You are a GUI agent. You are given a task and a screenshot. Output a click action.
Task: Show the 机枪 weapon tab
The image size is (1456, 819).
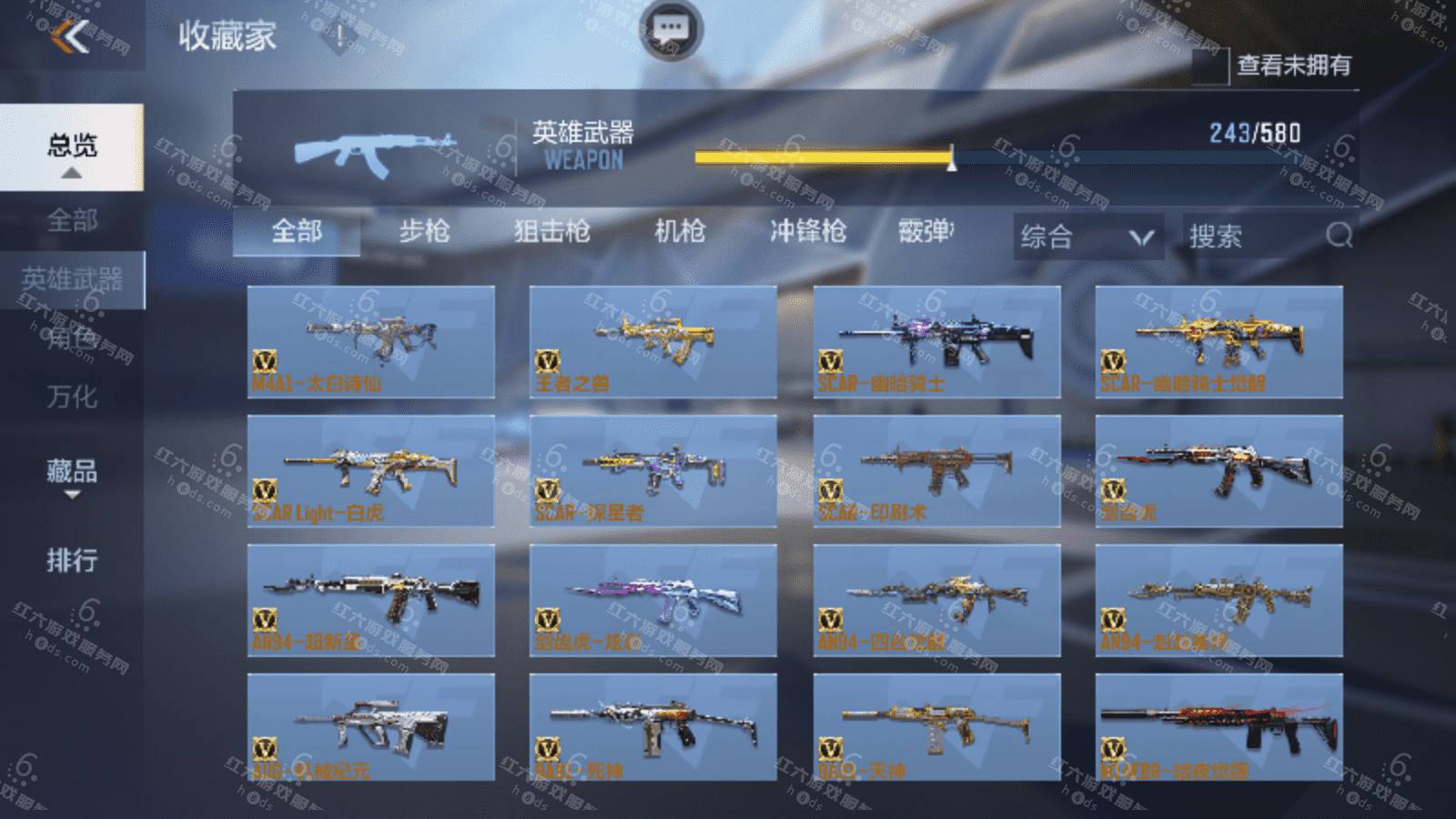(x=680, y=232)
